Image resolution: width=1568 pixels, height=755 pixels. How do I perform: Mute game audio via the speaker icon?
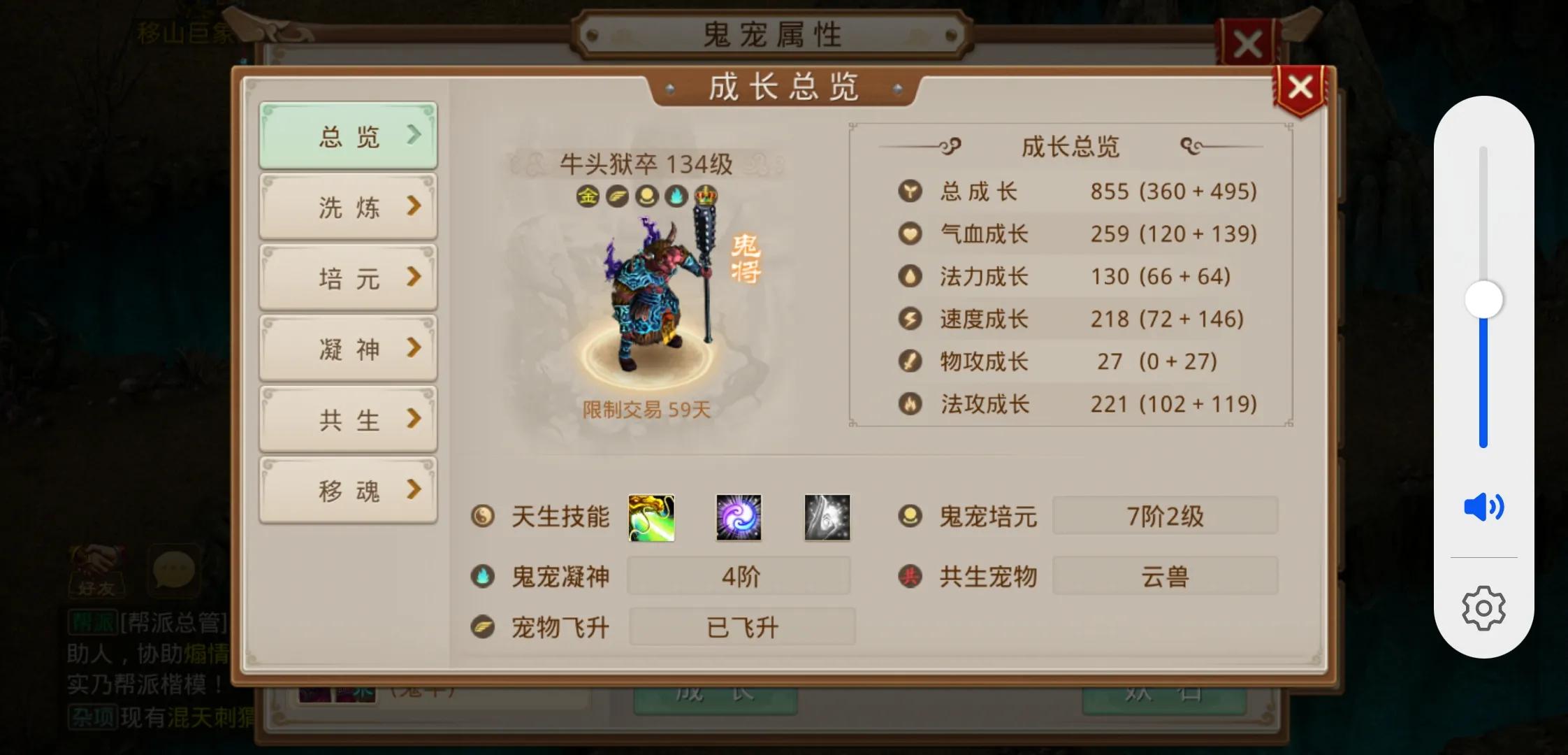click(1483, 508)
